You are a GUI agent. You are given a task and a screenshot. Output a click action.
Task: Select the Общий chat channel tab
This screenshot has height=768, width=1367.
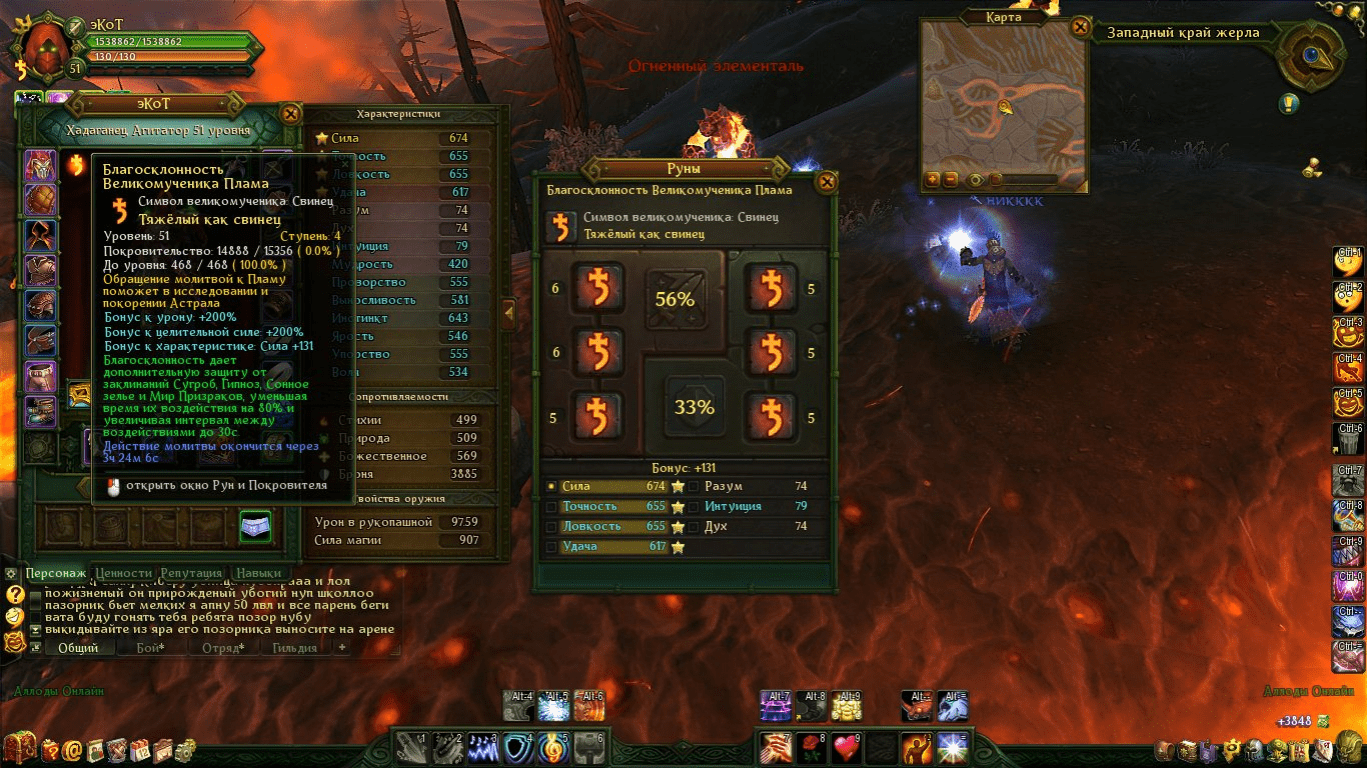77,648
